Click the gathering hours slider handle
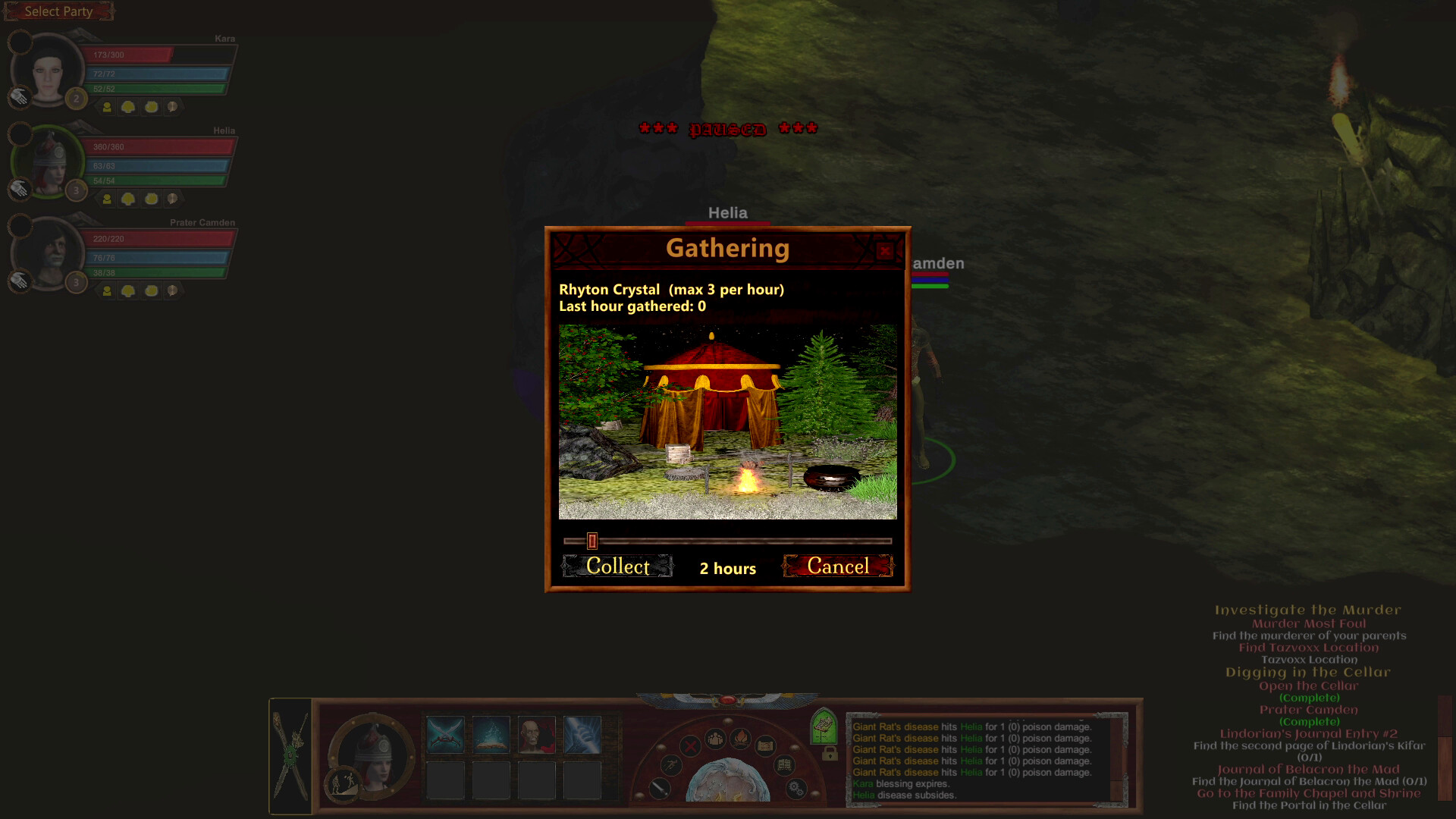Screen dimensions: 1456x819 590,541
